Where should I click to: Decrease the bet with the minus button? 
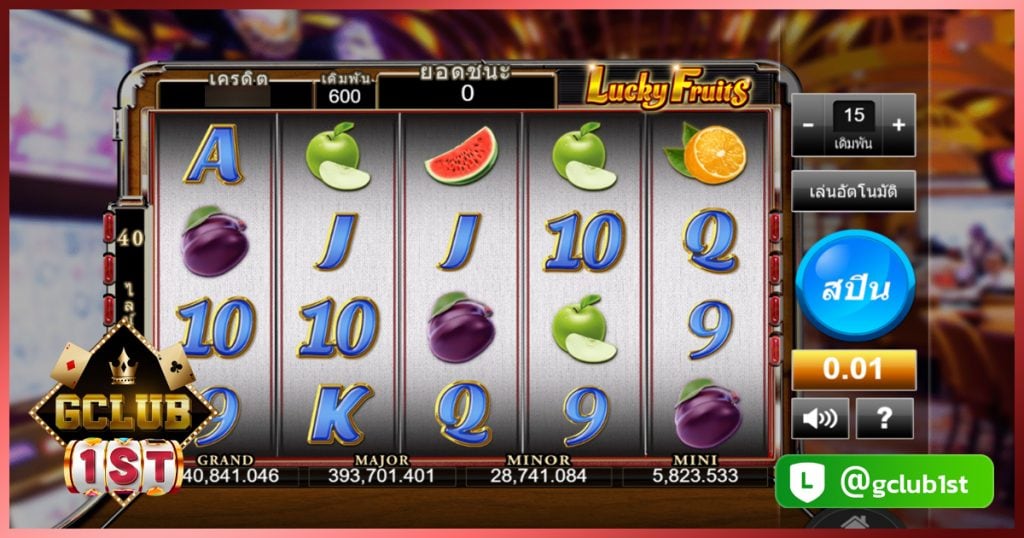(x=808, y=125)
